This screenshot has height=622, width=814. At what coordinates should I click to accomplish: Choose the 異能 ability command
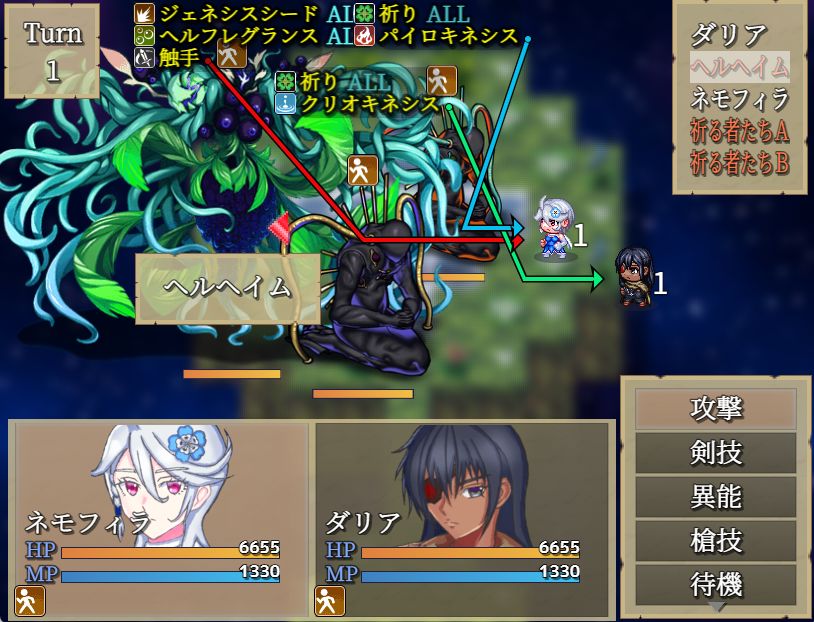click(716, 497)
